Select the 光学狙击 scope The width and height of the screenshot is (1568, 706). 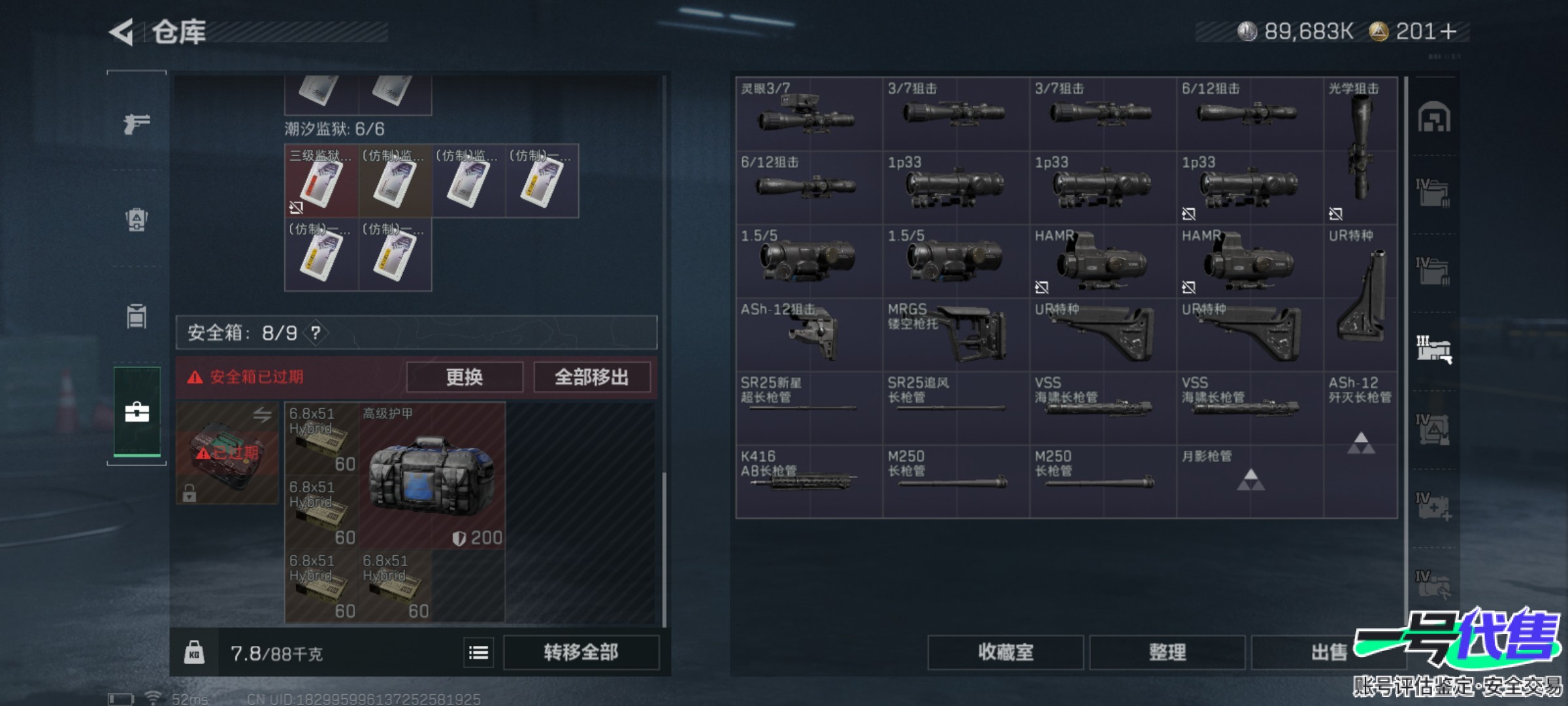pyautogui.click(x=1360, y=150)
